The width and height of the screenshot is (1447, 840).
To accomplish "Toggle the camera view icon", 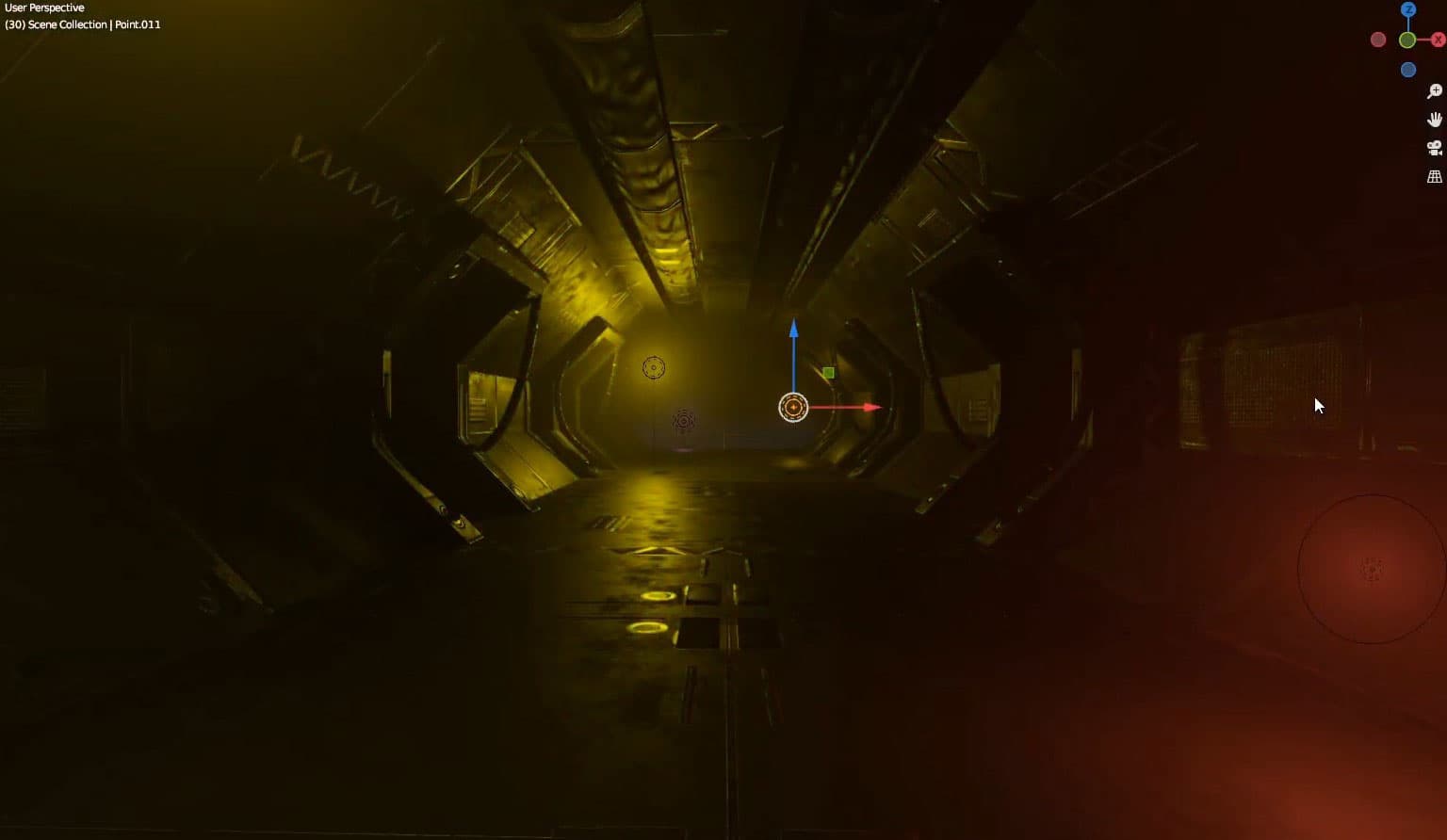I will pyautogui.click(x=1433, y=147).
